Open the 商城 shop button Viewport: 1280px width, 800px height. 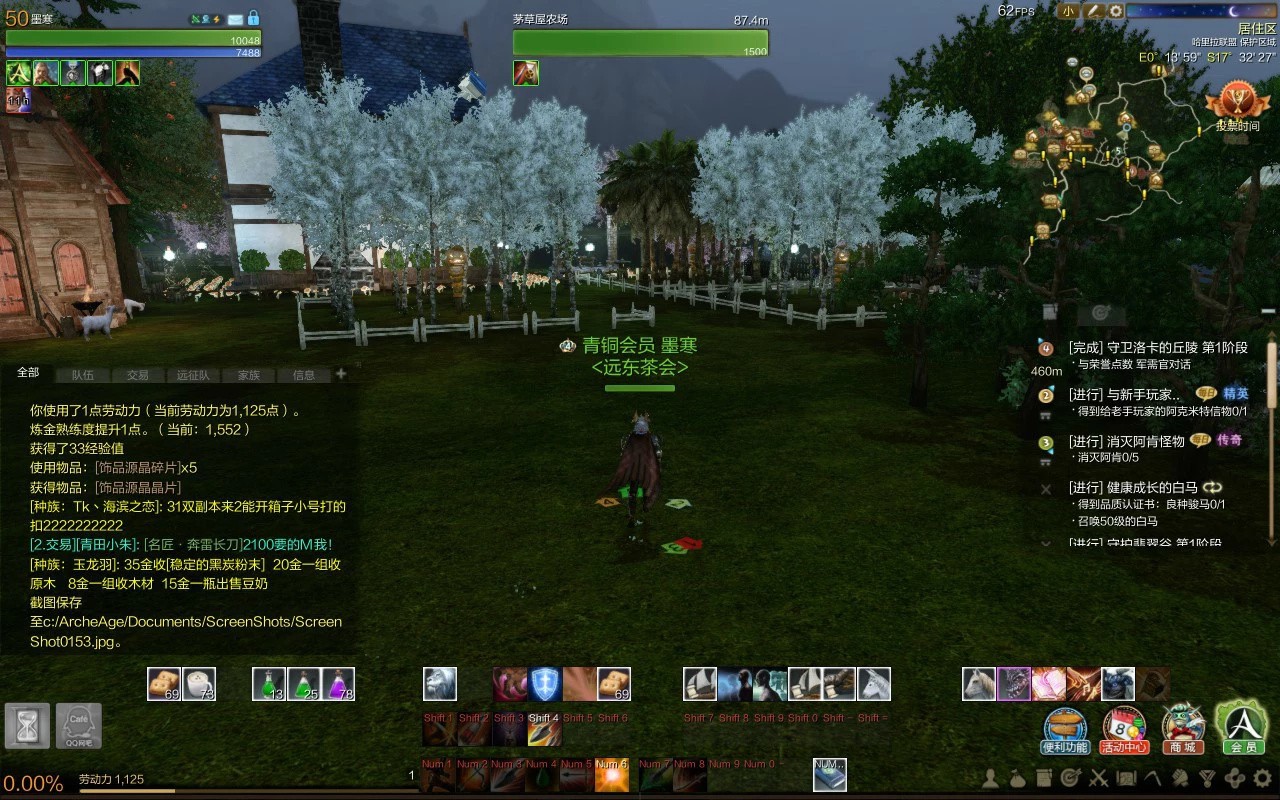(x=1182, y=729)
